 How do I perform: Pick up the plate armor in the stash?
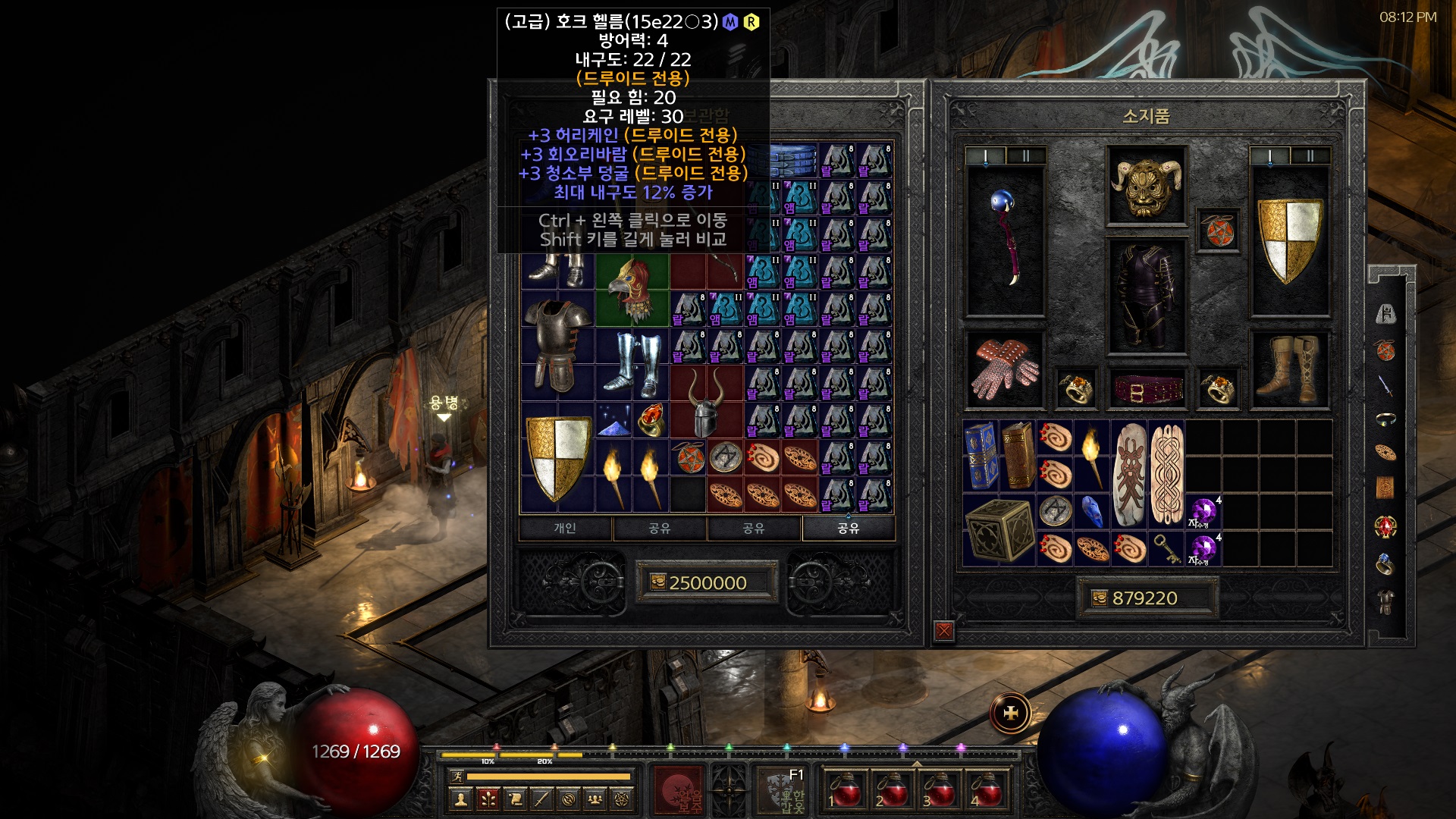tap(557, 345)
